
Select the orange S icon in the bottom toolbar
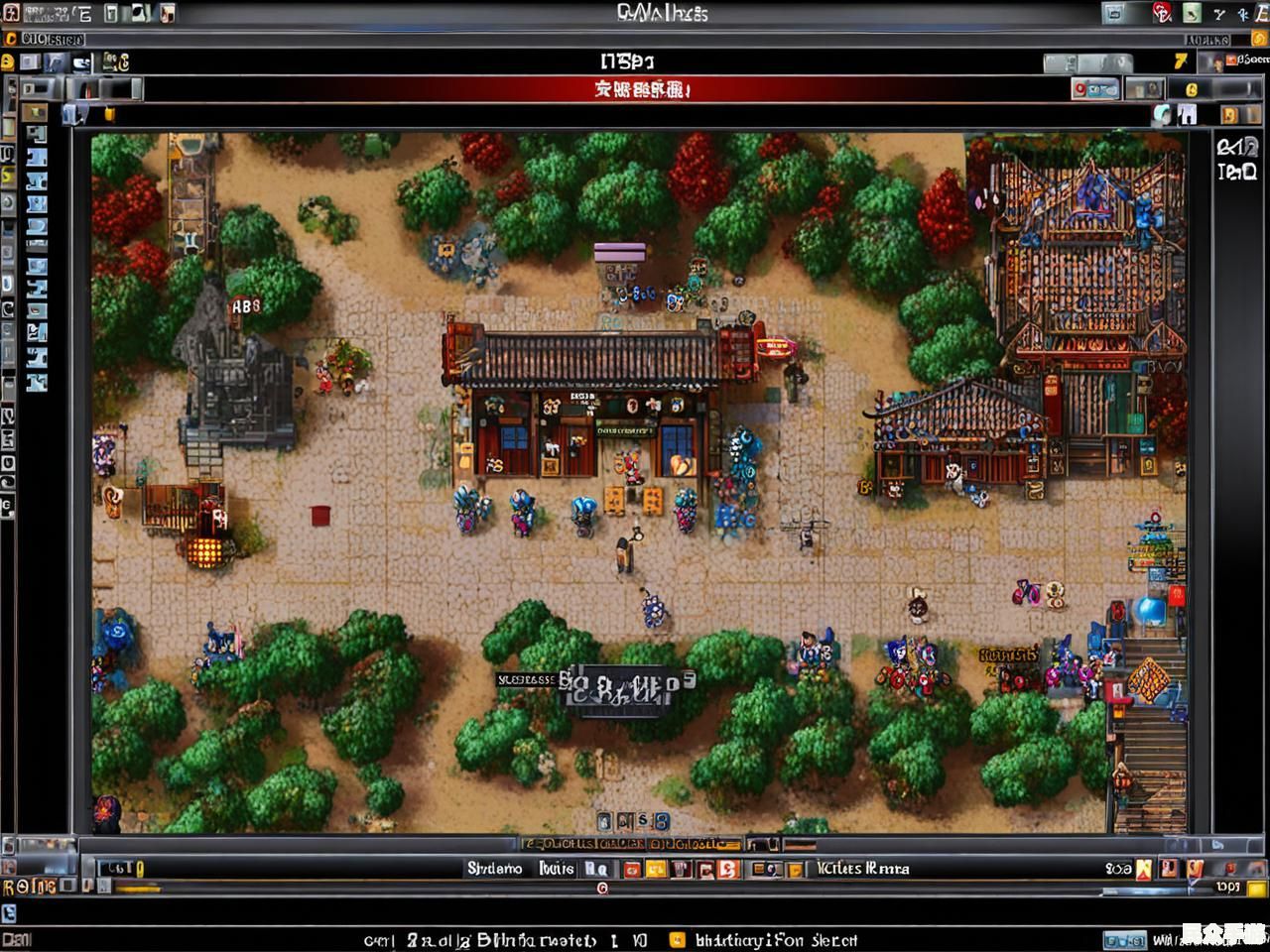coord(727,870)
